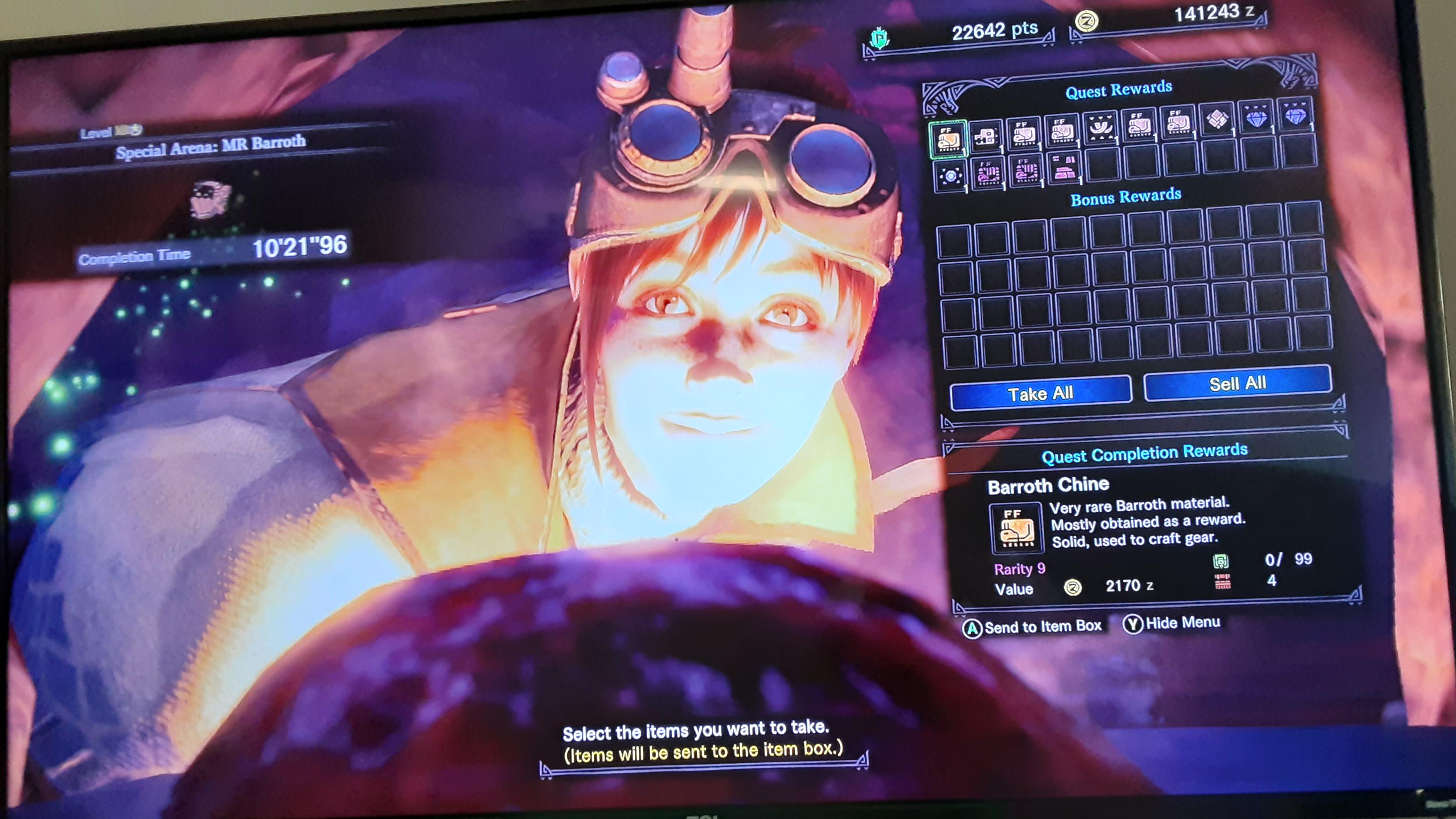Click the Bonus Rewards section header
Screen dimensions: 1456x819
[x=1125, y=198]
